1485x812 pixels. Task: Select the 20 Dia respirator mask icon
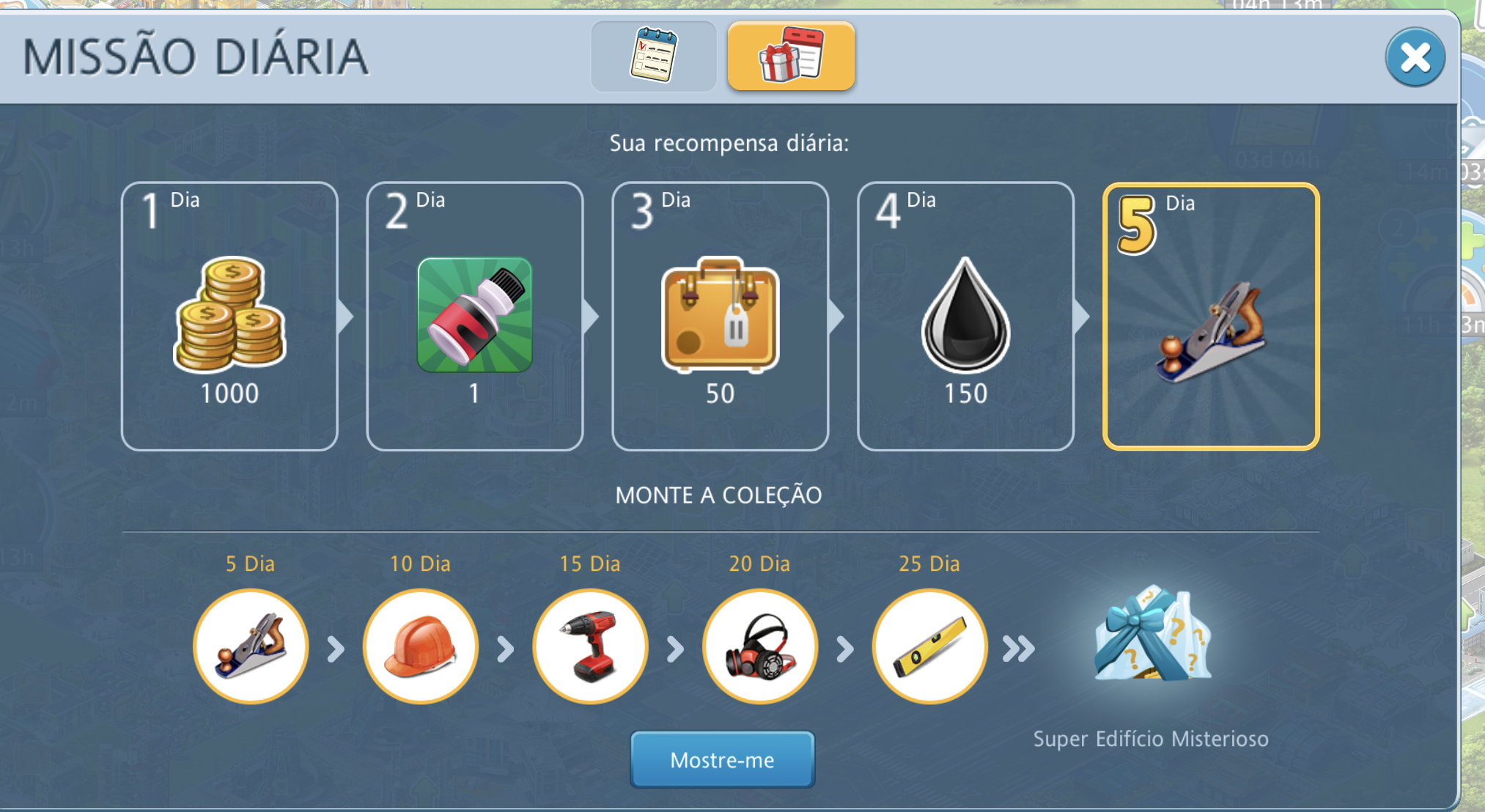pyautogui.click(x=760, y=646)
